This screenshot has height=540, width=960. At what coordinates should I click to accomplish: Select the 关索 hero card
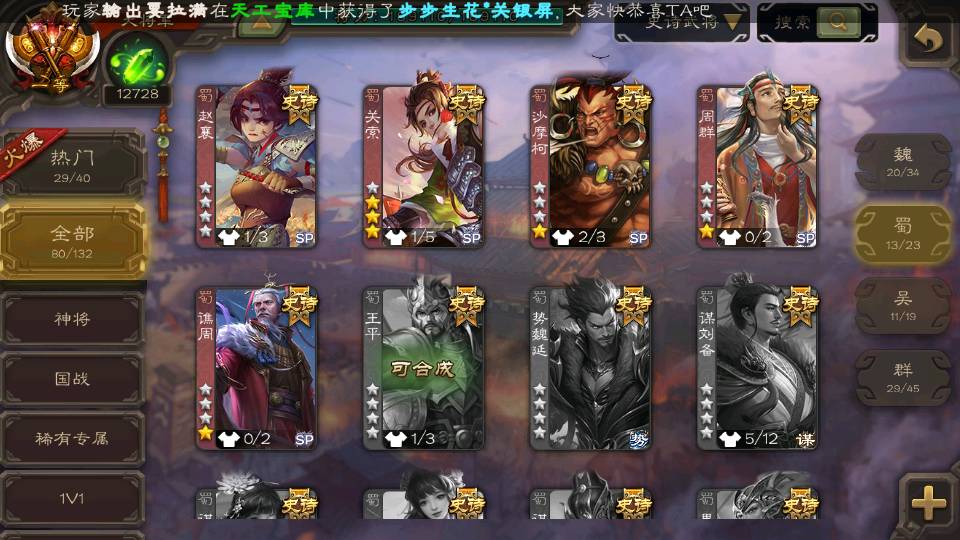pyautogui.click(x=423, y=166)
